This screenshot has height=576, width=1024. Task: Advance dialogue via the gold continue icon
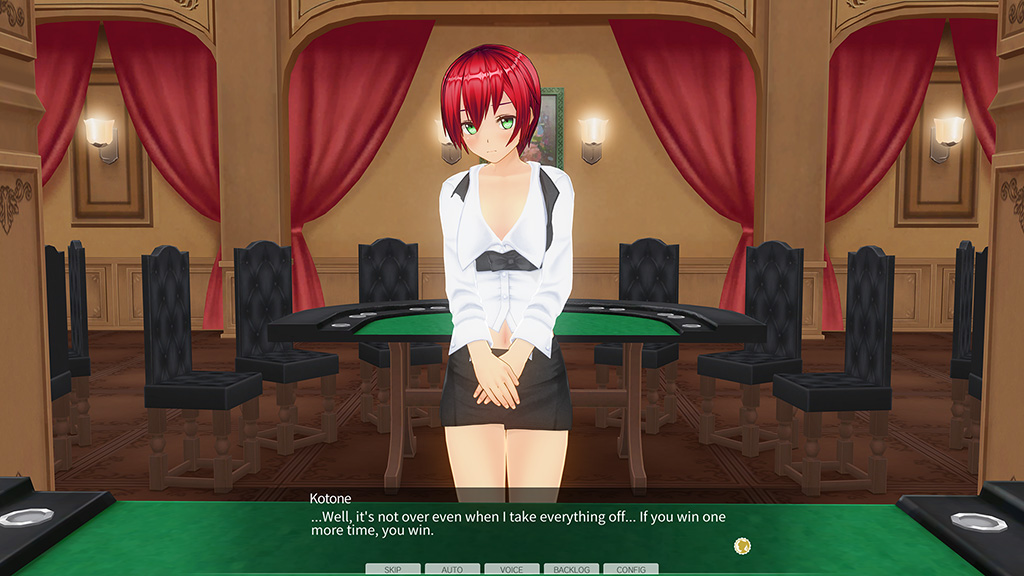tap(741, 545)
